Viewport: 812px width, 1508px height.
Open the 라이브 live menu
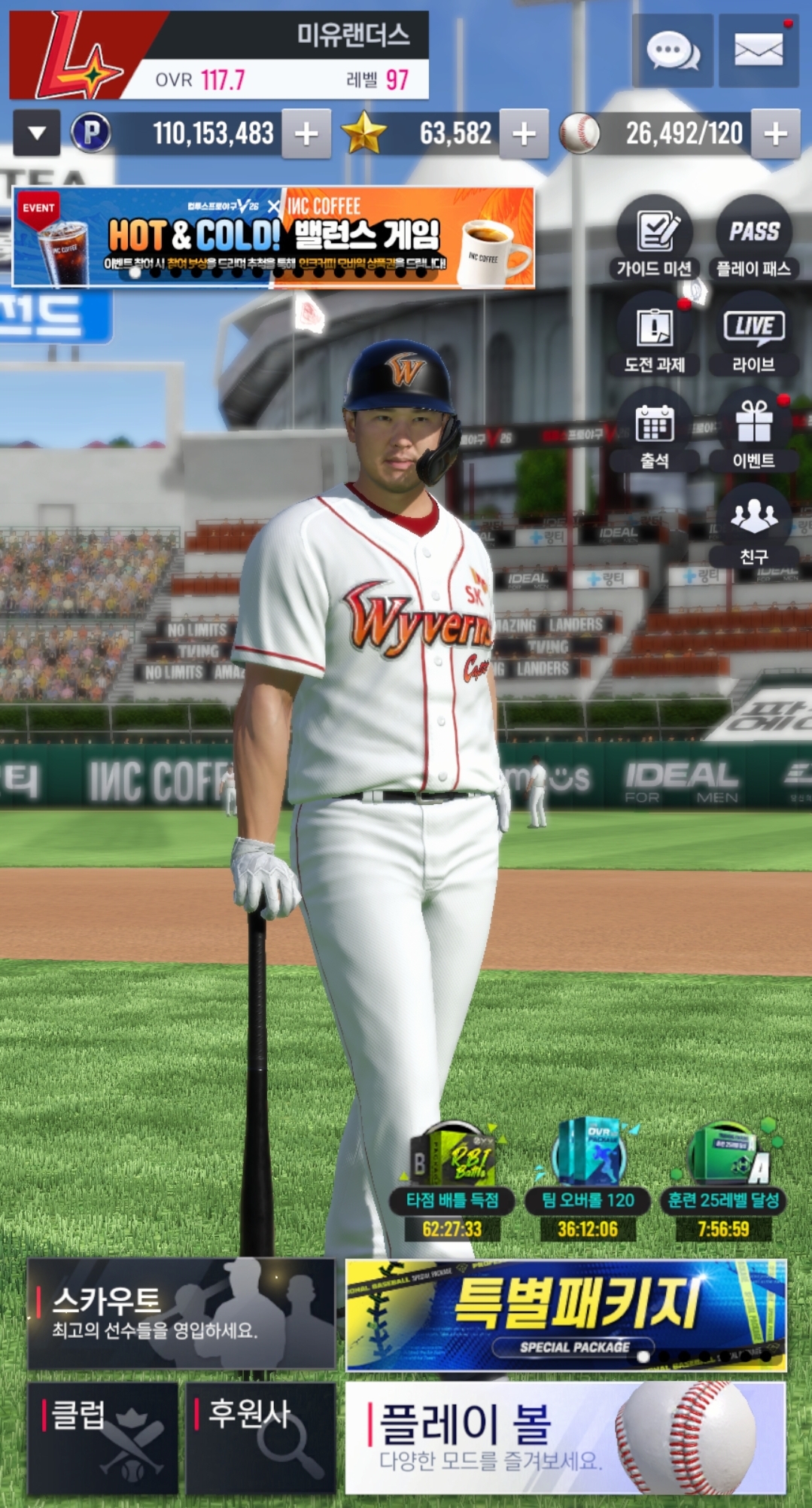point(753,335)
